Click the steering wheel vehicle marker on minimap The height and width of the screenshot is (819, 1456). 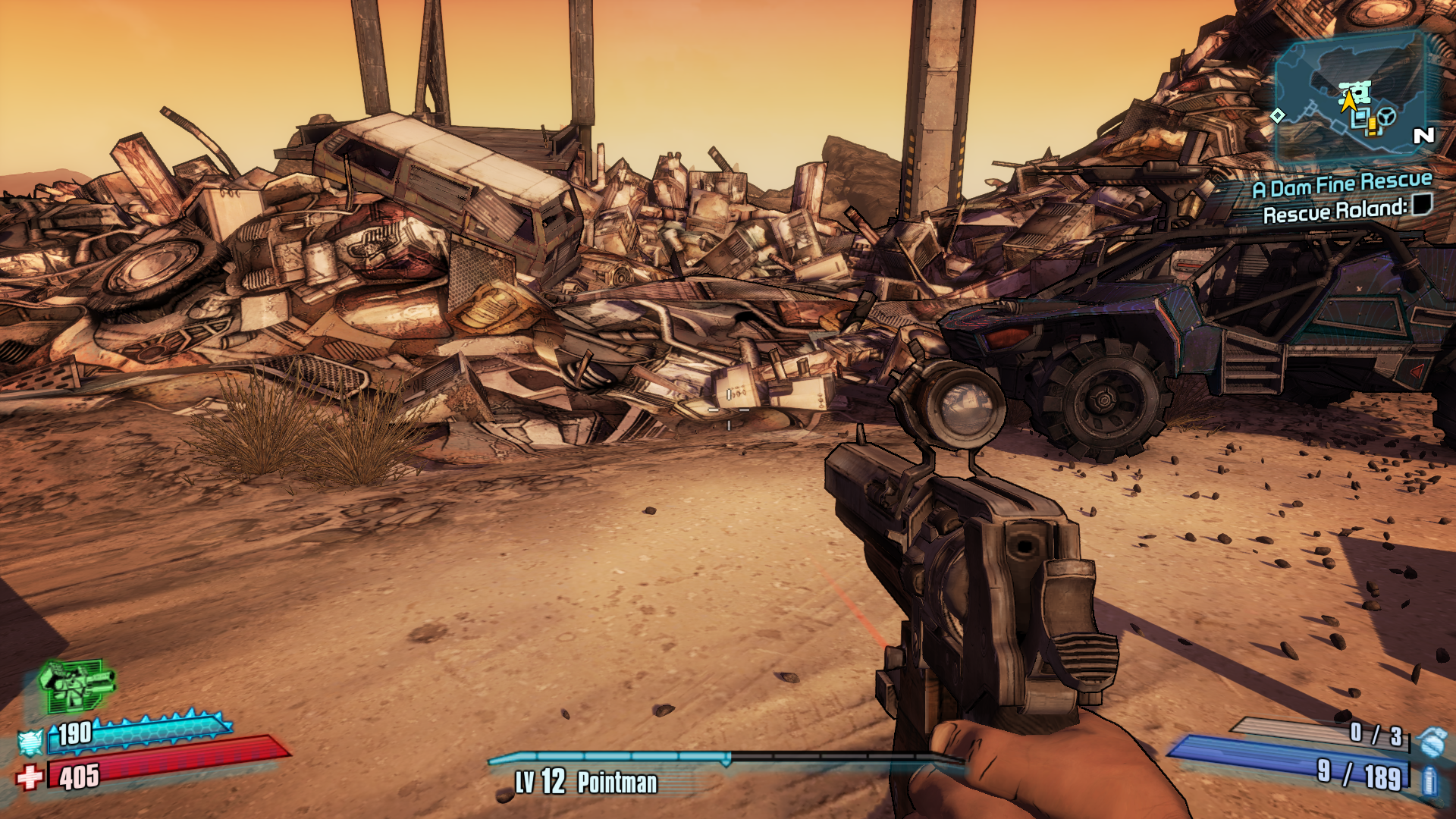pos(1386,117)
